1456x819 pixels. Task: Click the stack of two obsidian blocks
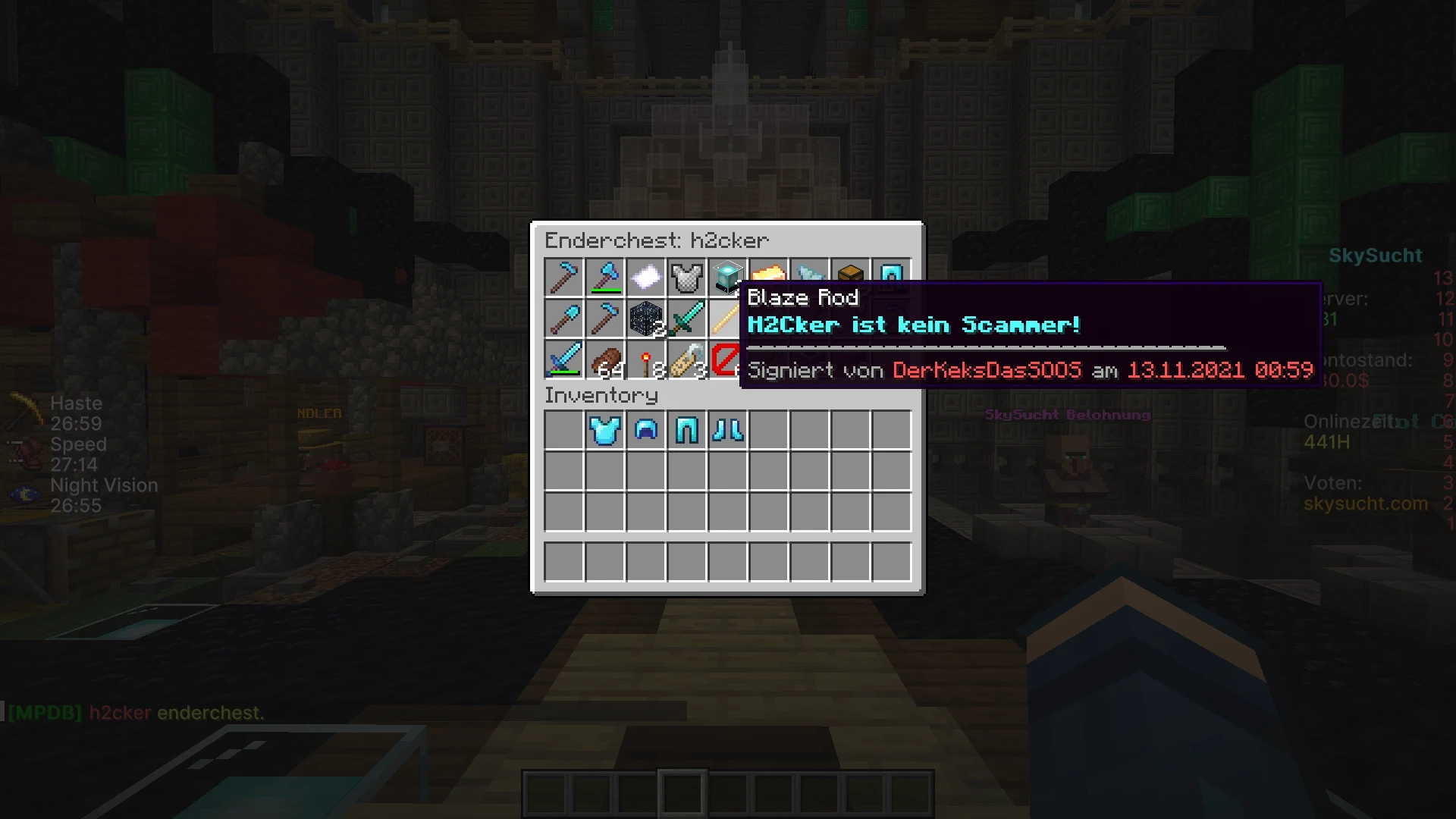(645, 318)
